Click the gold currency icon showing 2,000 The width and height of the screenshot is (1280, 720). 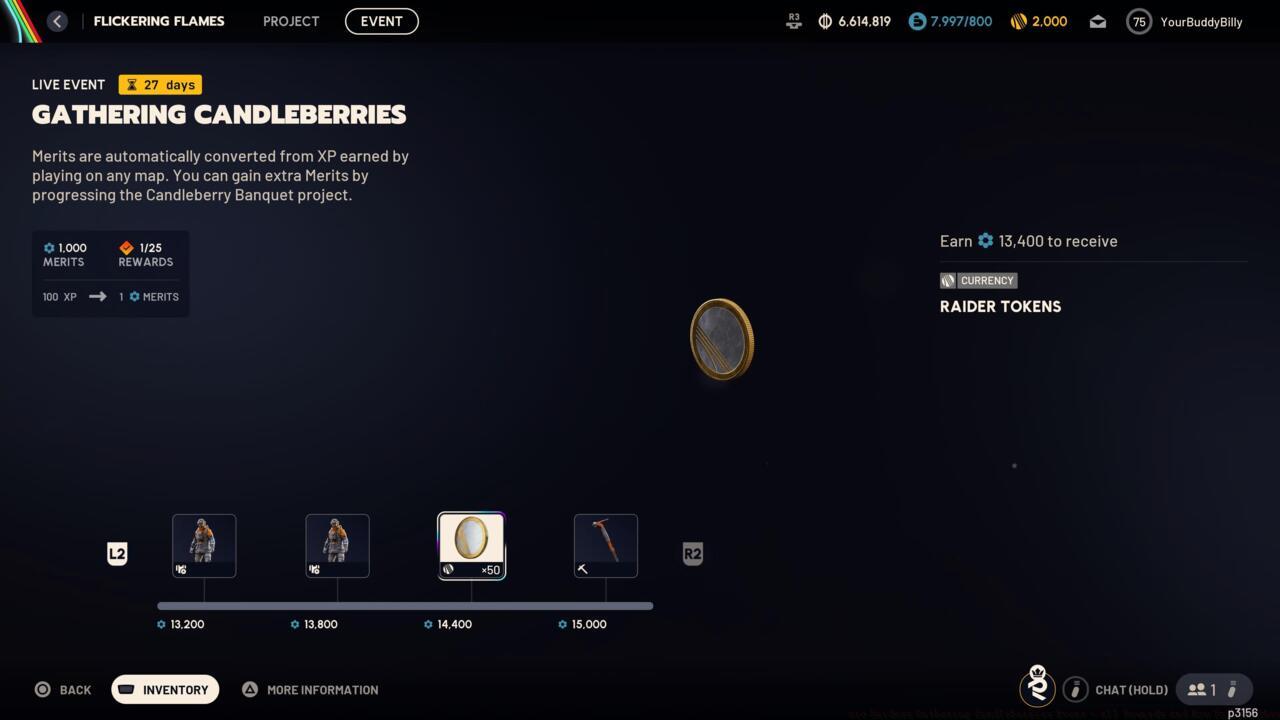[1018, 20]
